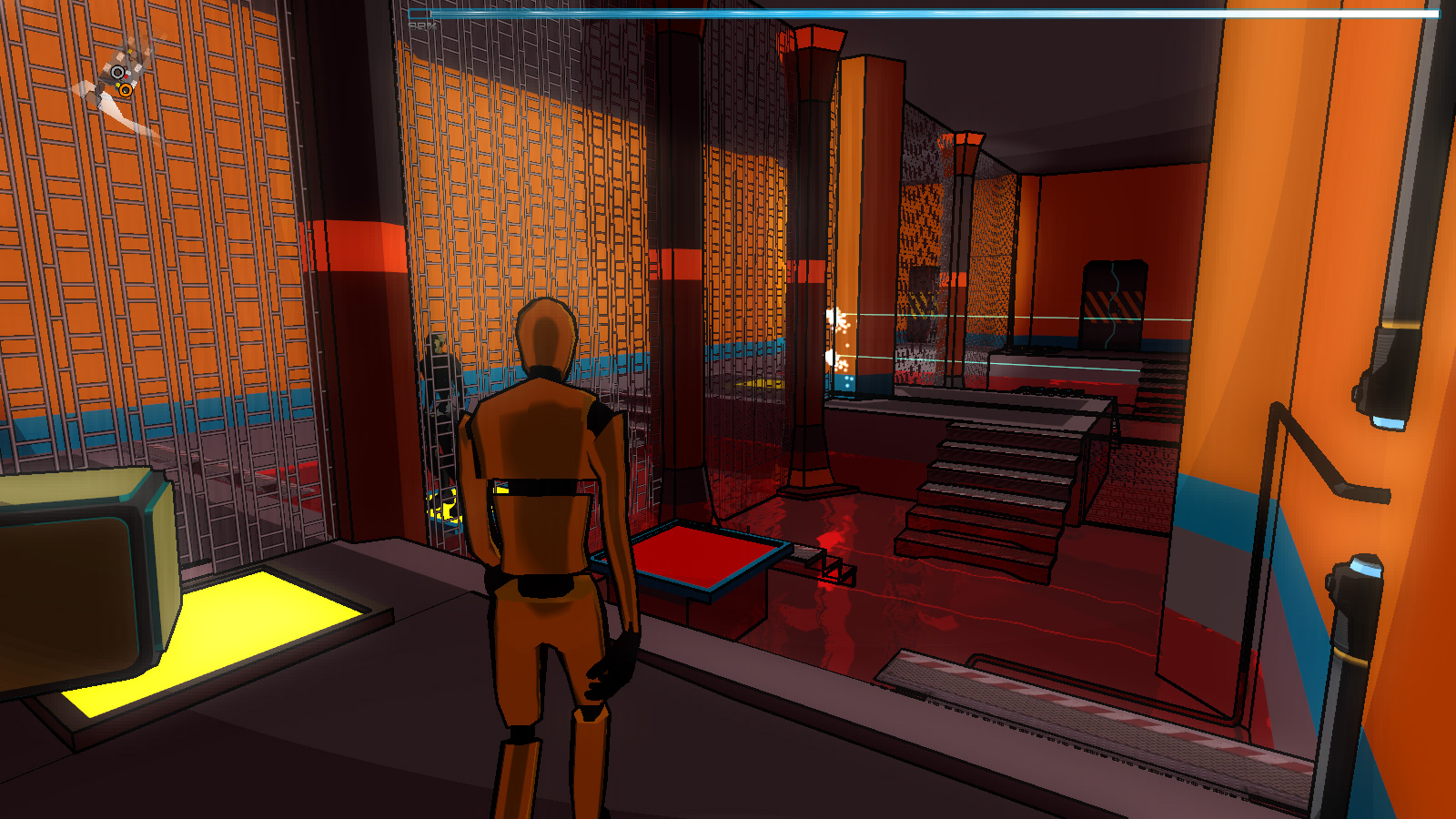The width and height of the screenshot is (1456, 819).
Task: Click the 88% completion label
Action: coord(421,28)
